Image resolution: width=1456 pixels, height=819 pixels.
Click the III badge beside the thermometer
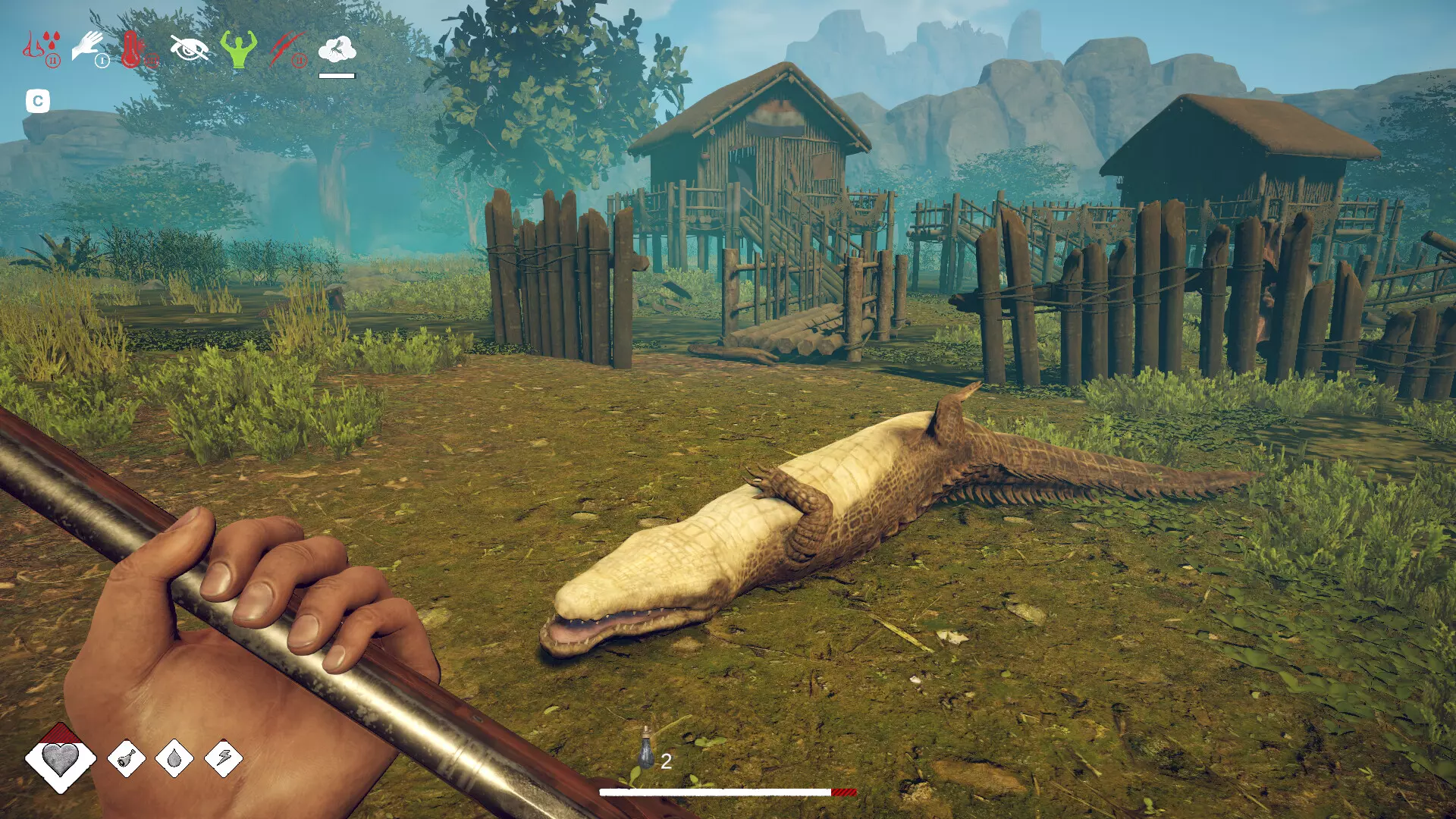151,60
